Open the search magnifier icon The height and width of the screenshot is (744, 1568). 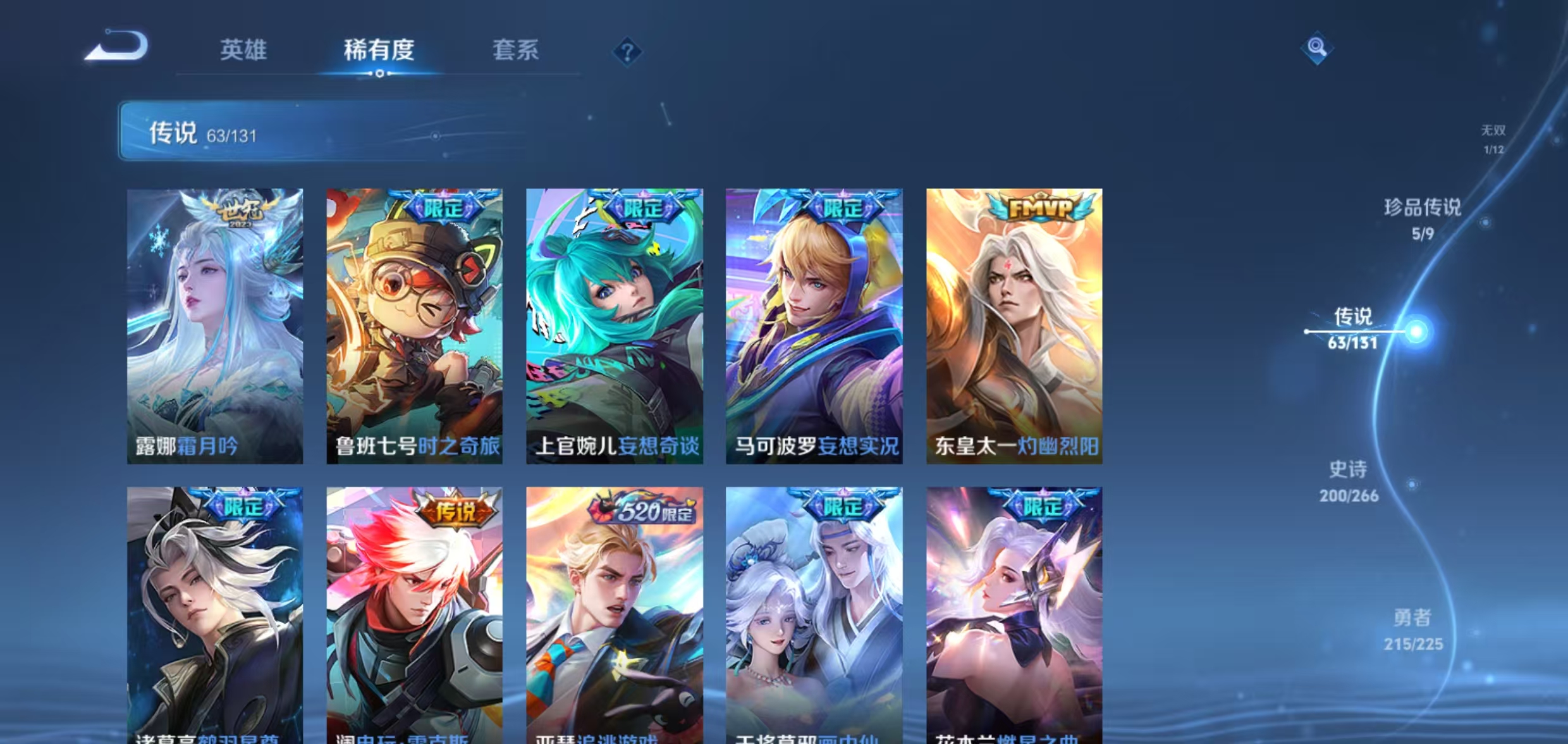(x=1318, y=46)
